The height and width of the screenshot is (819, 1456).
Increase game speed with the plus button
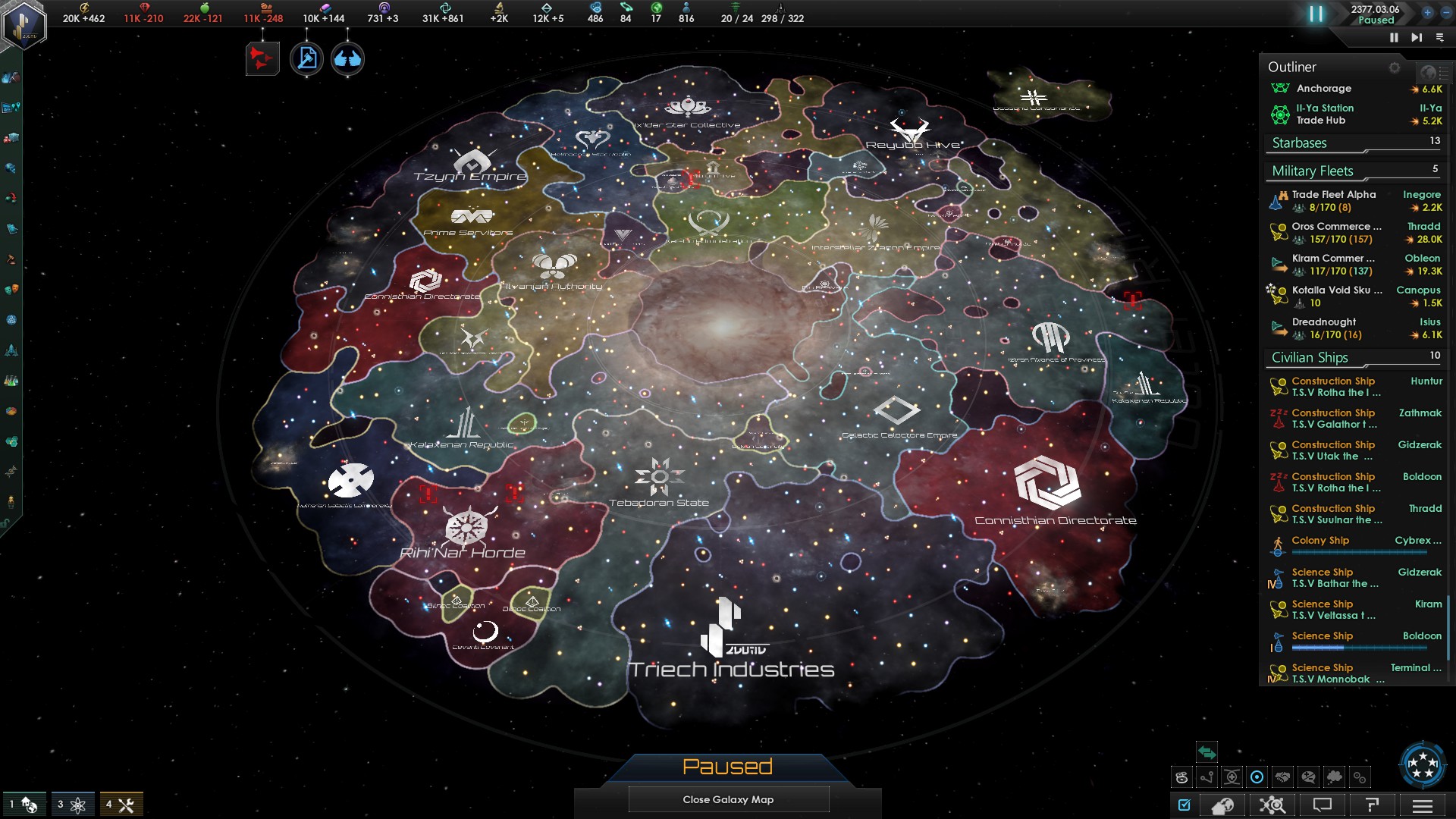coord(1427,12)
